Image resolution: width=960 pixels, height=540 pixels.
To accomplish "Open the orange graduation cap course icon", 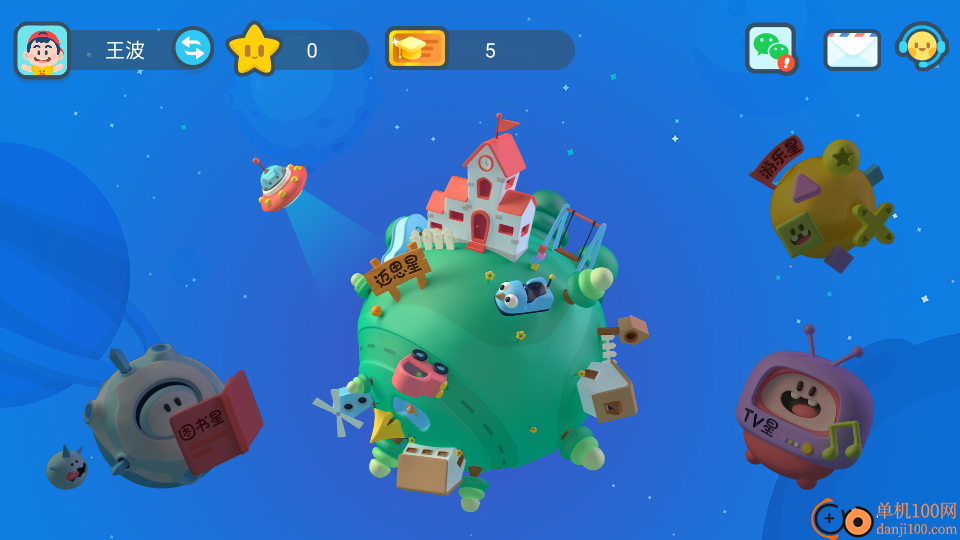I will coord(415,48).
